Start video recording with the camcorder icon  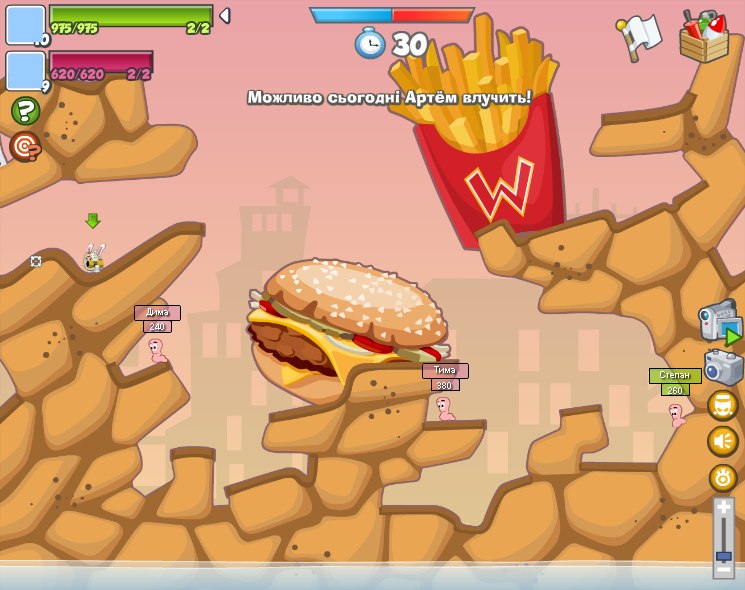[x=718, y=322]
